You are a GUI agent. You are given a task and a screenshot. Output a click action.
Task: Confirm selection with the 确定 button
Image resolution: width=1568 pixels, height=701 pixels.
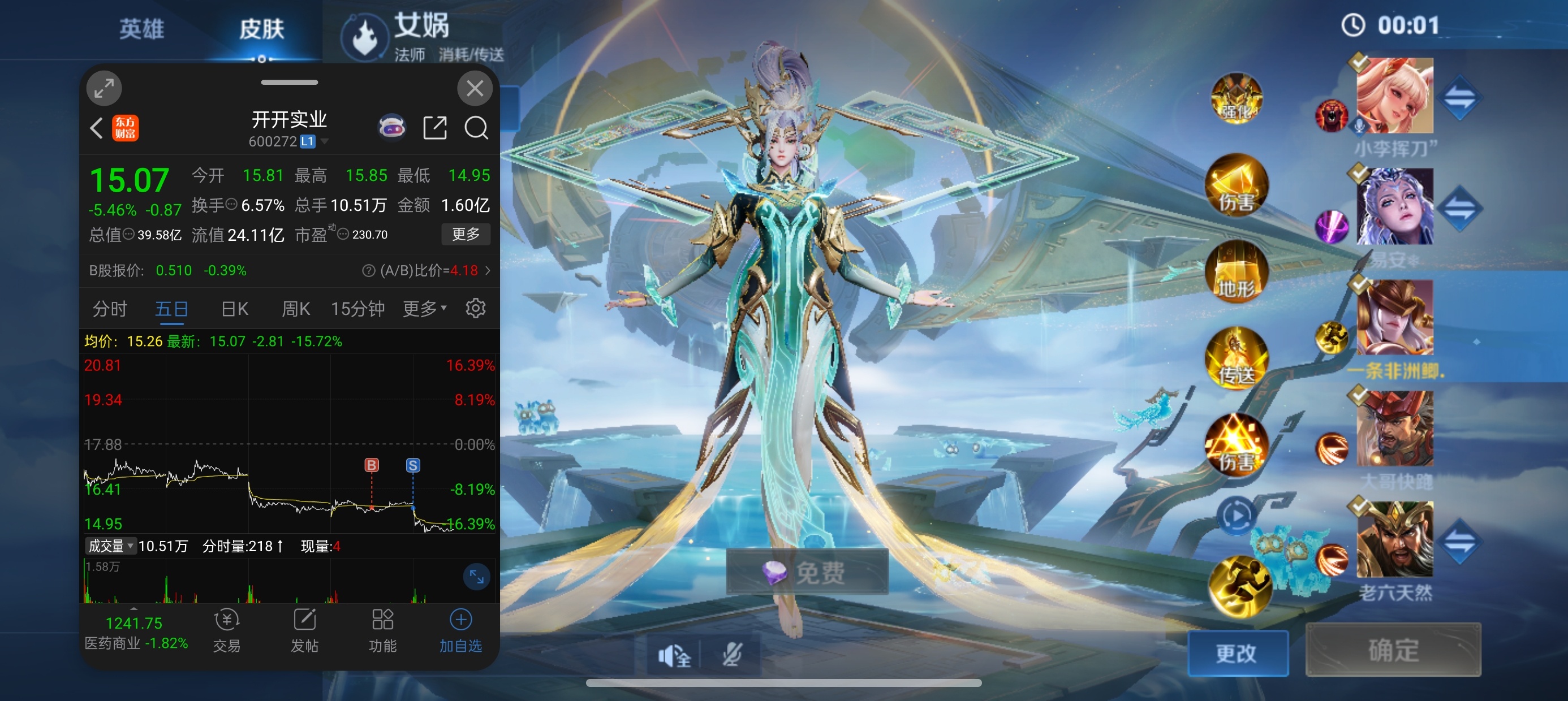coord(1393,650)
